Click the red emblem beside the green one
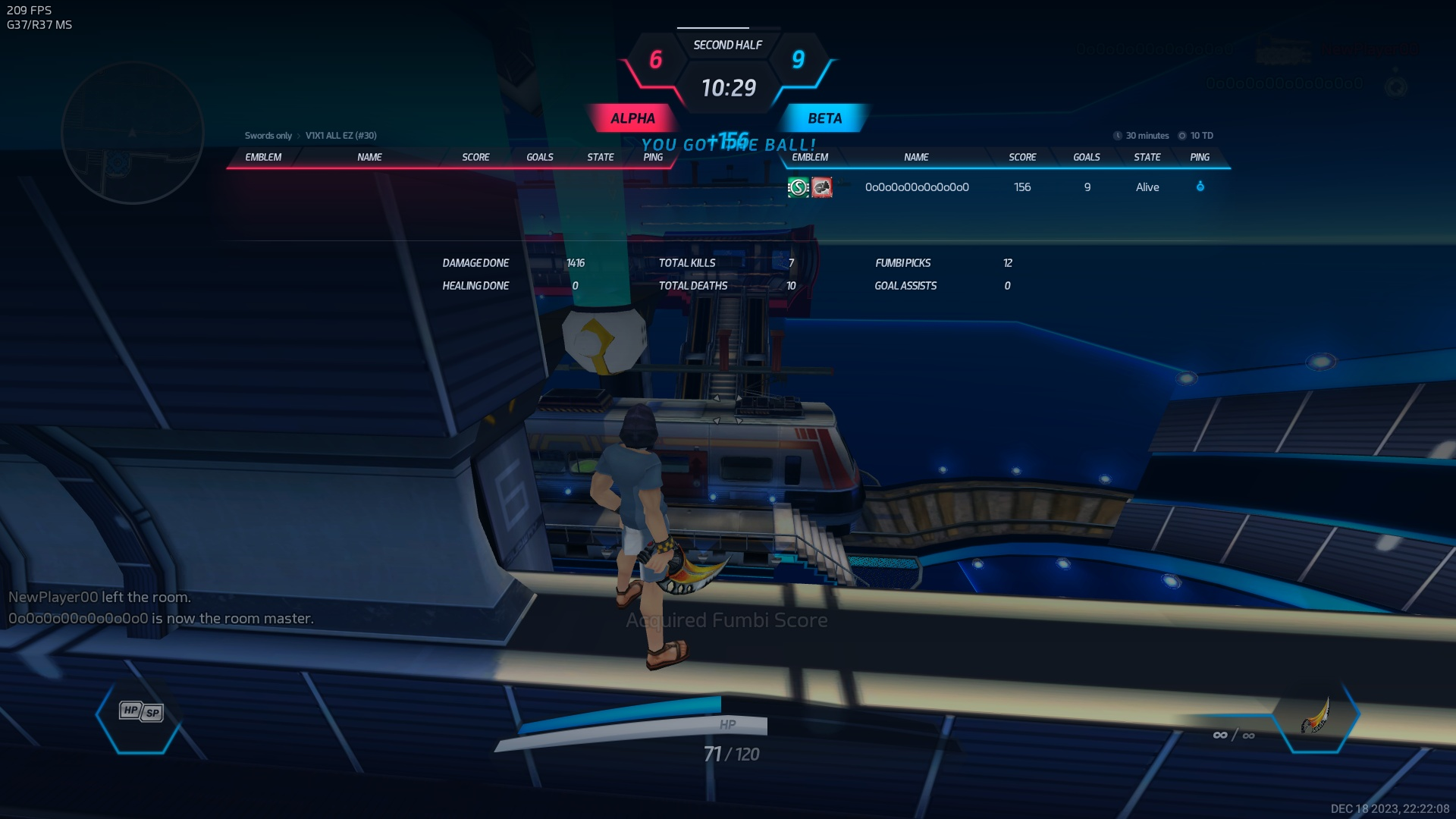The height and width of the screenshot is (819, 1456). [822, 187]
